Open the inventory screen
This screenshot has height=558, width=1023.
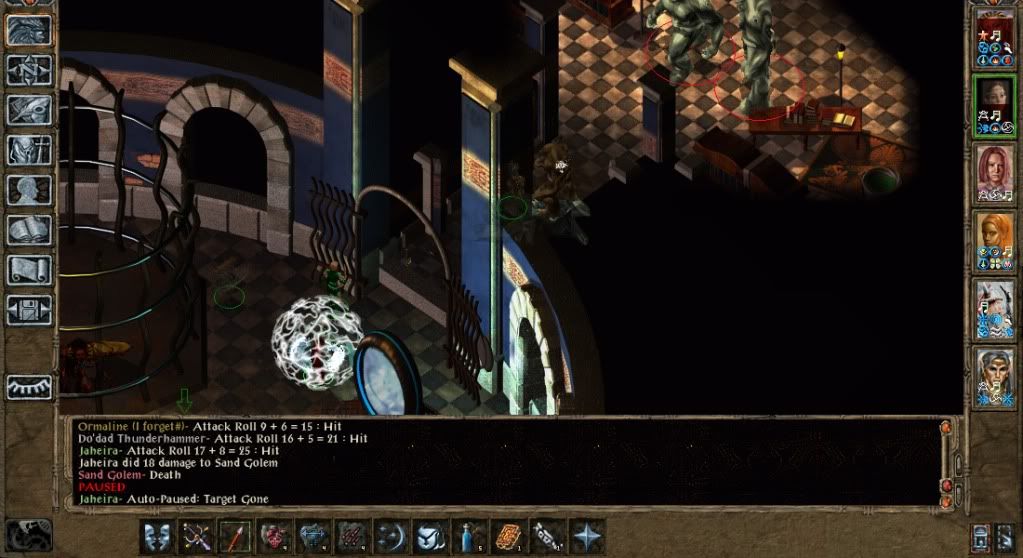pyautogui.click(x=29, y=150)
